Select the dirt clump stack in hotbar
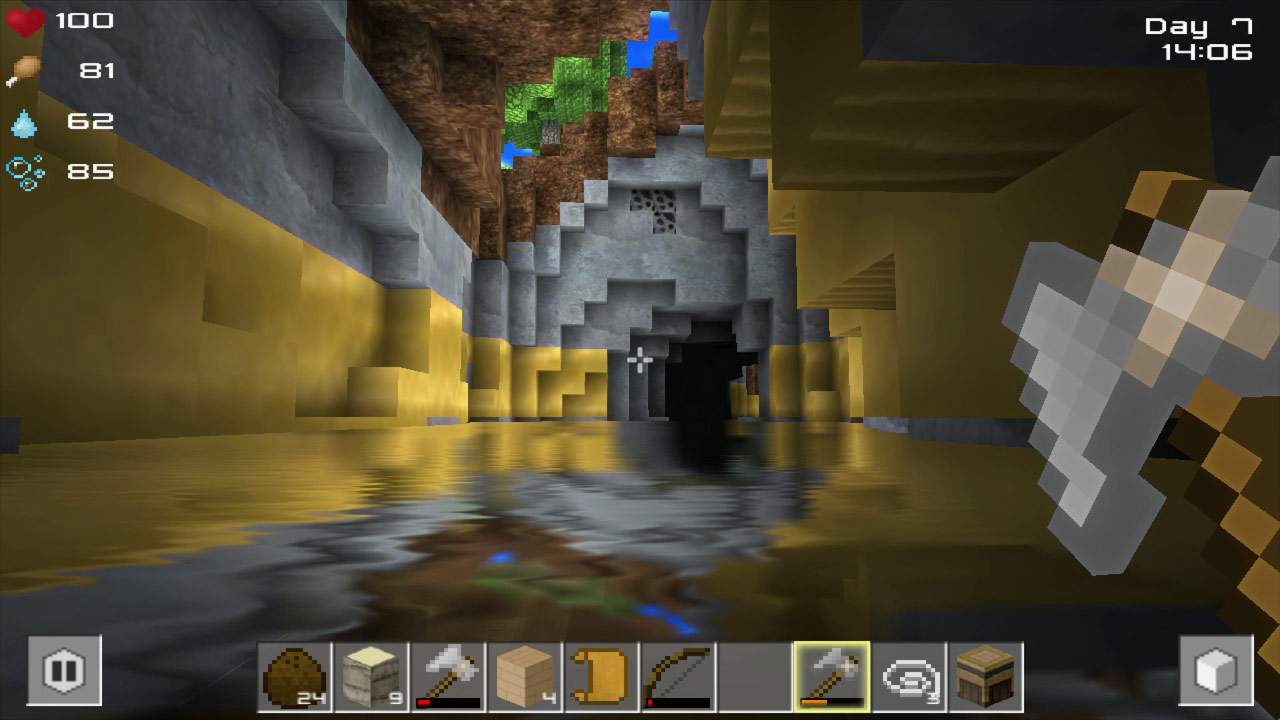Viewport: 1280px width, 720px height. (296, 675)
